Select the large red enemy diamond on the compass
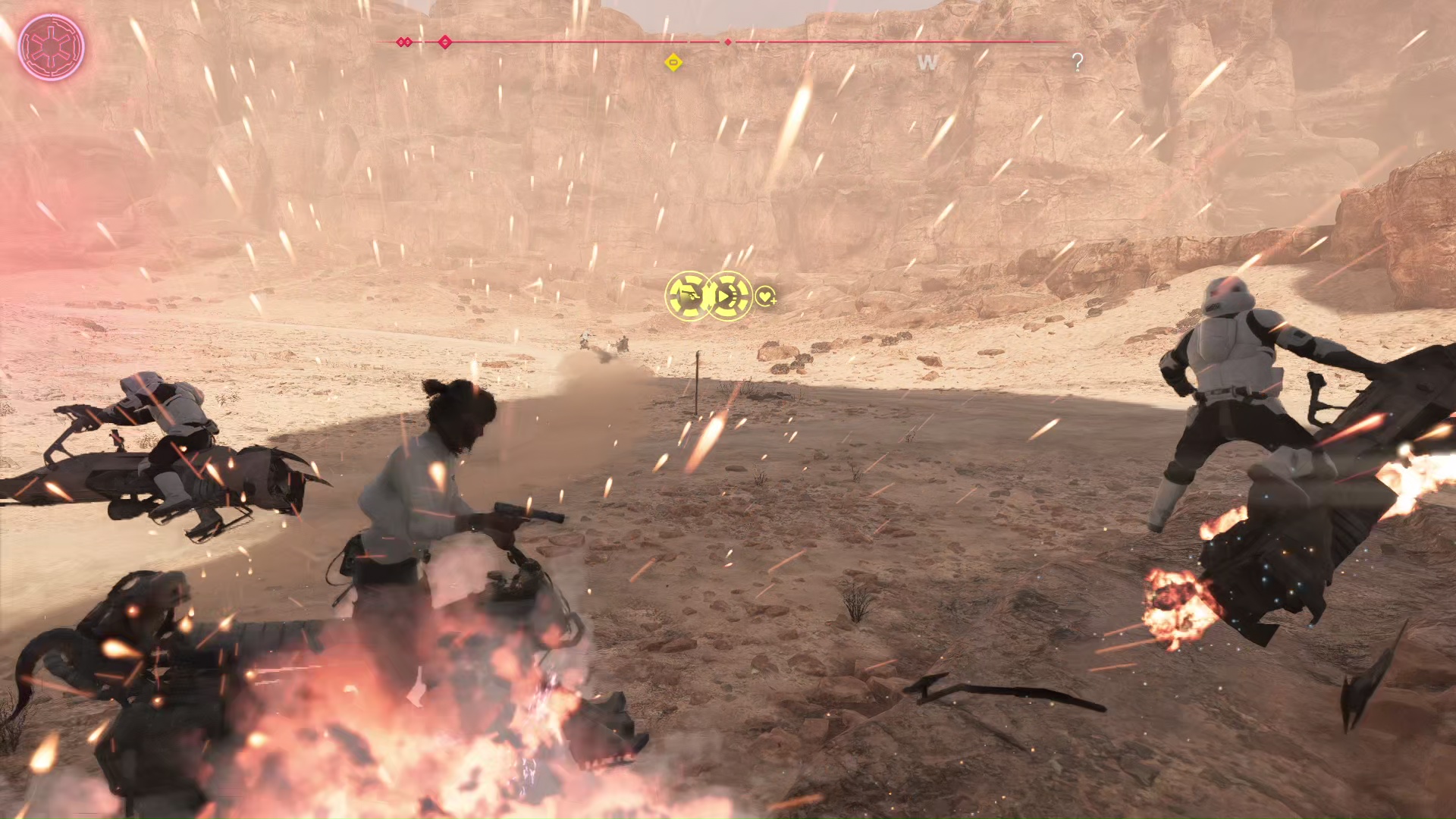The height and width of the screenshot is (819, 1456). [x=445, y=42]
